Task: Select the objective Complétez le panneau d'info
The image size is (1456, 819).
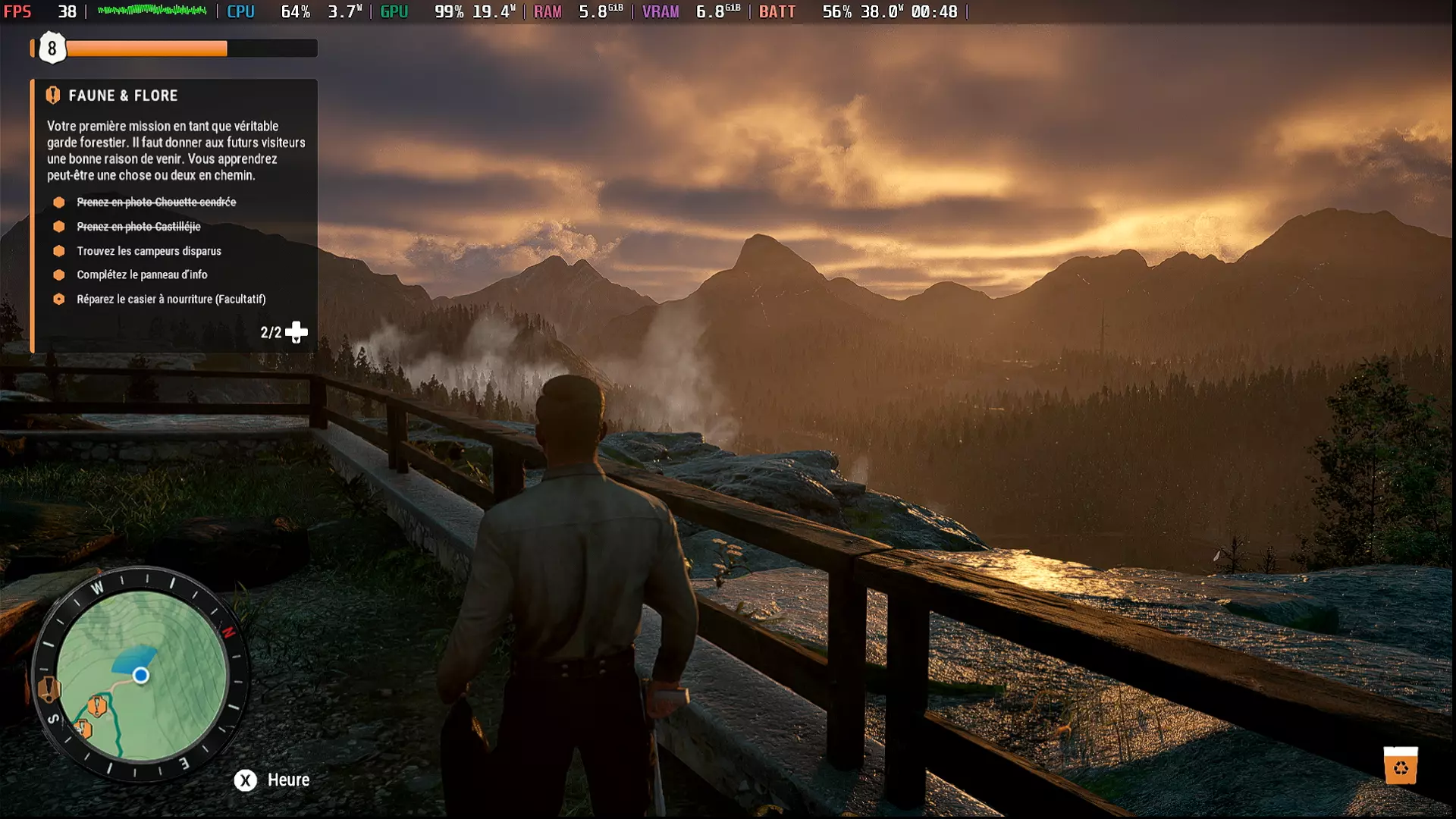Action: coord(142,275)
